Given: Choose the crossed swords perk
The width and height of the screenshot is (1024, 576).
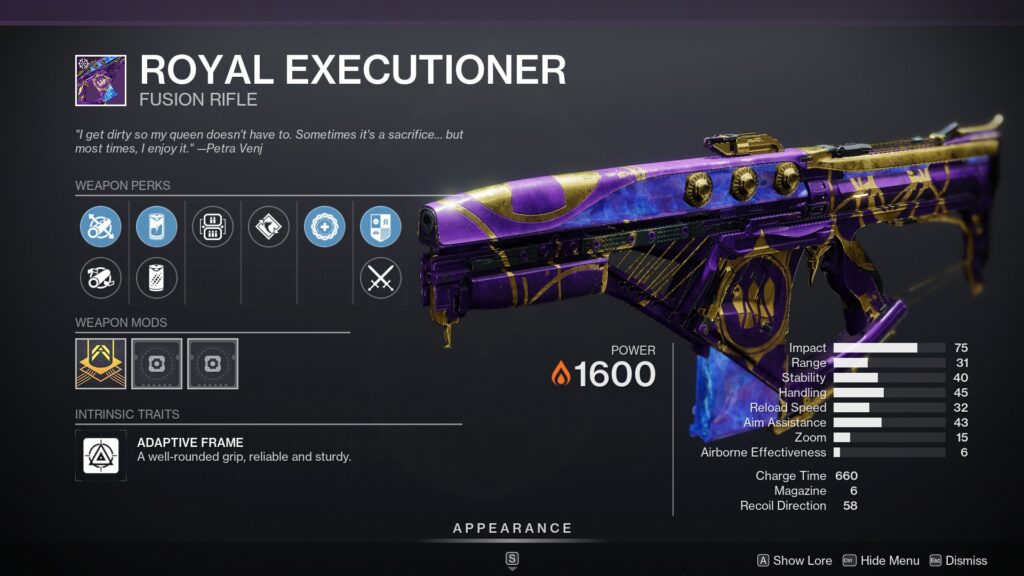Looking at the screenshot, I should 380,278.
